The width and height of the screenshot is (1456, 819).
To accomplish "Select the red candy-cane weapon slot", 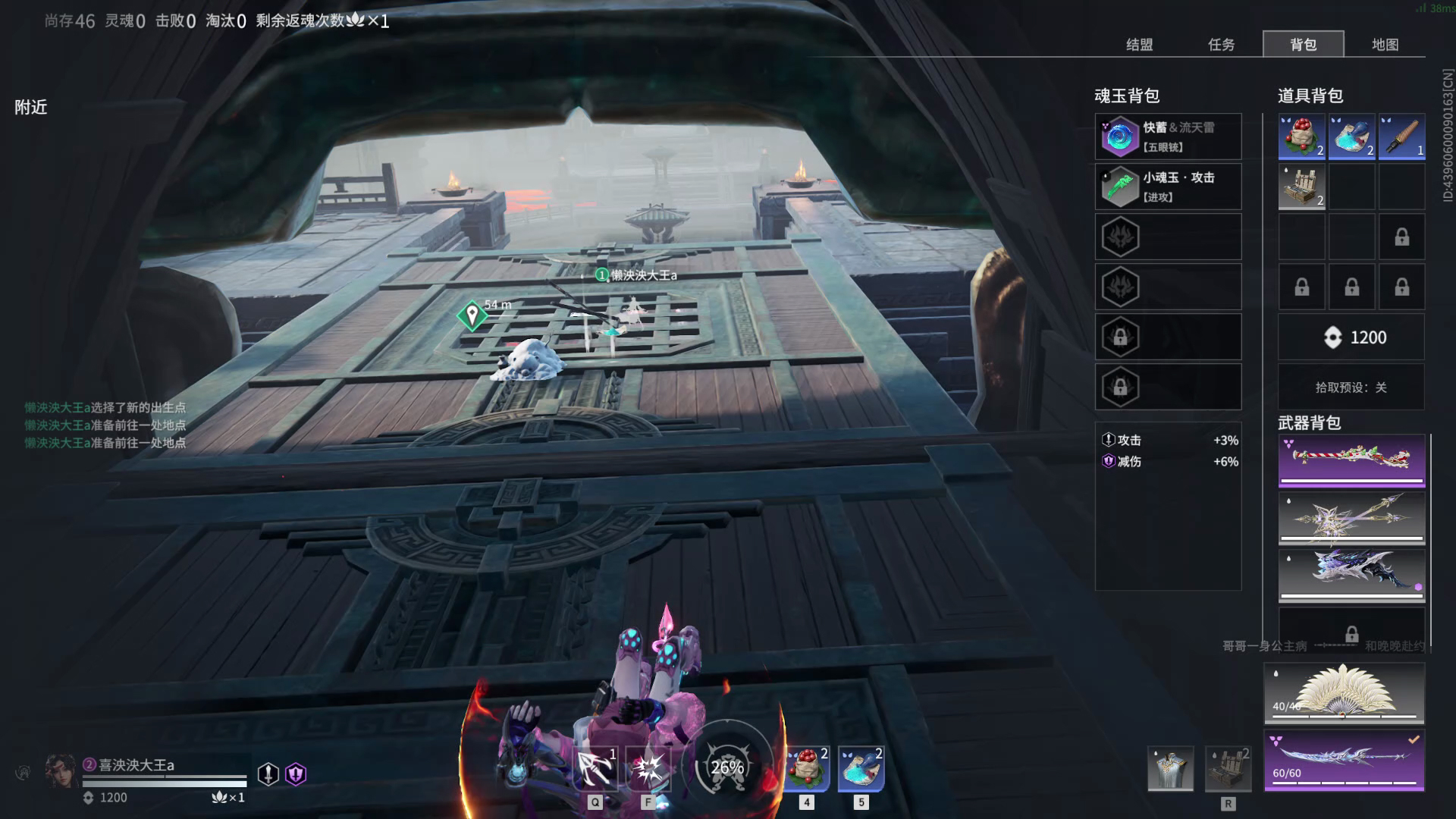I will 1351,460.
